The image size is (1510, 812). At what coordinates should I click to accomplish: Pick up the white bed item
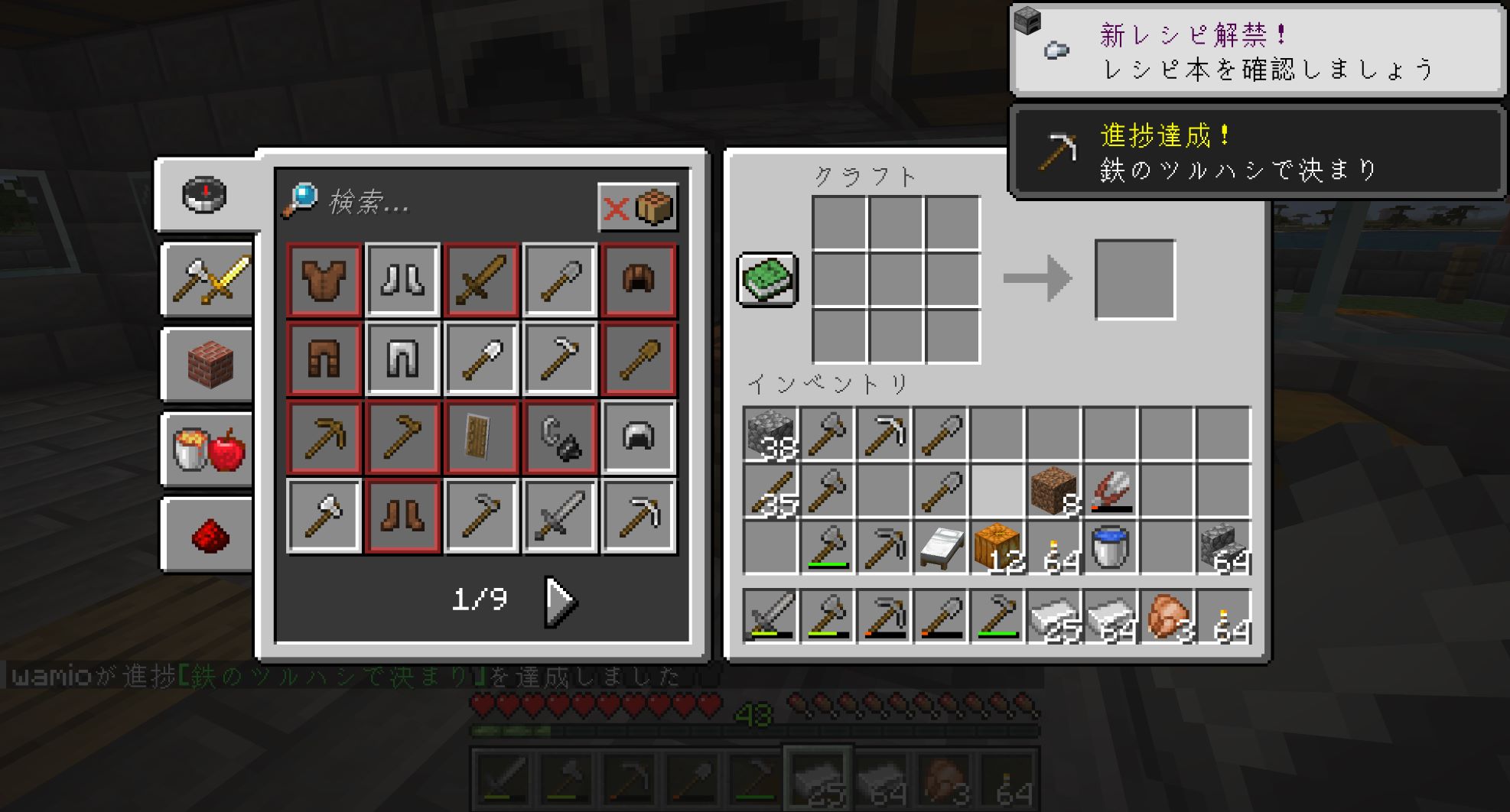click(x=940, y=547)
